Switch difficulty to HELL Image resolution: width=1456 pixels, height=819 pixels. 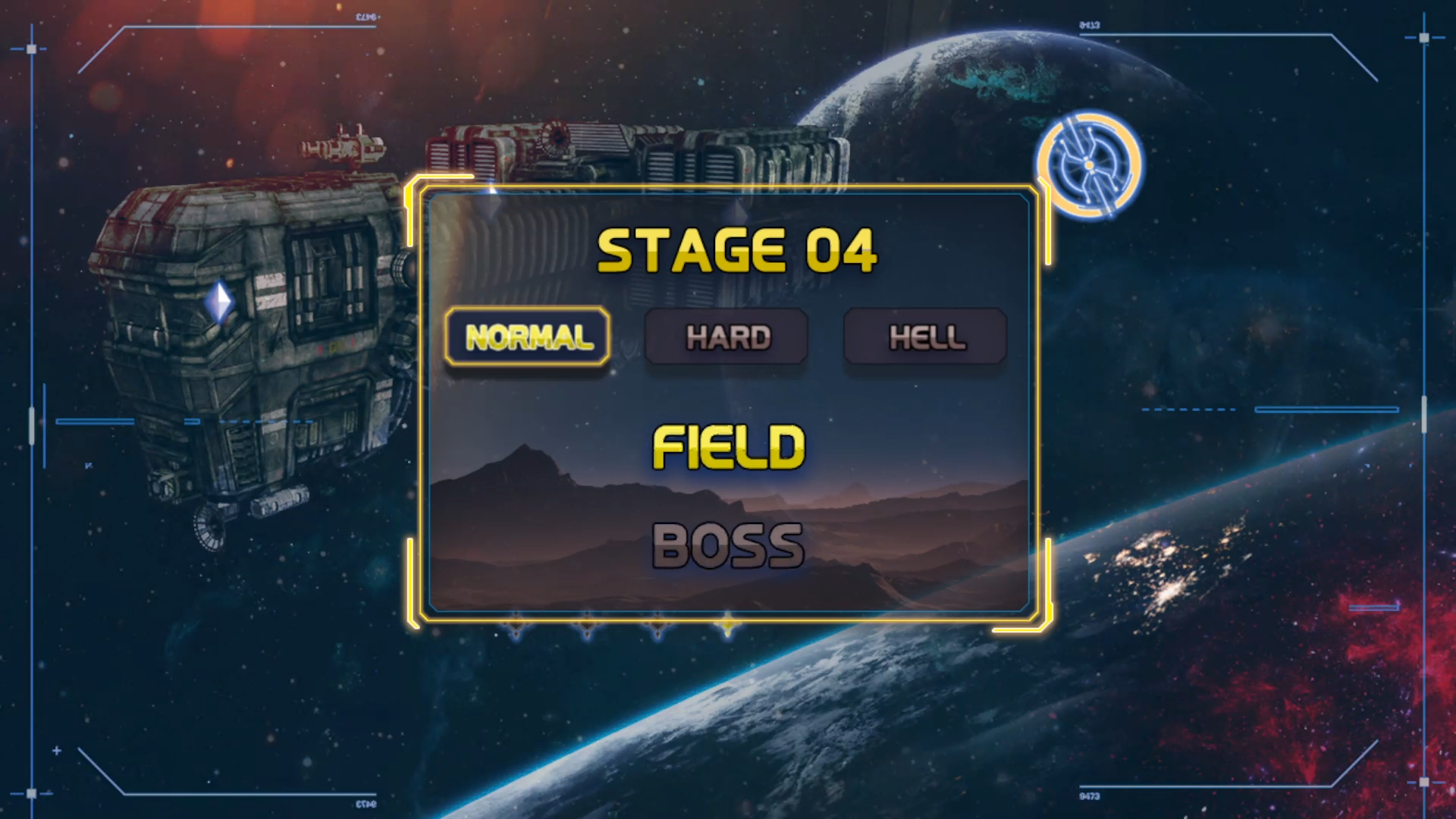pos(926,337)
